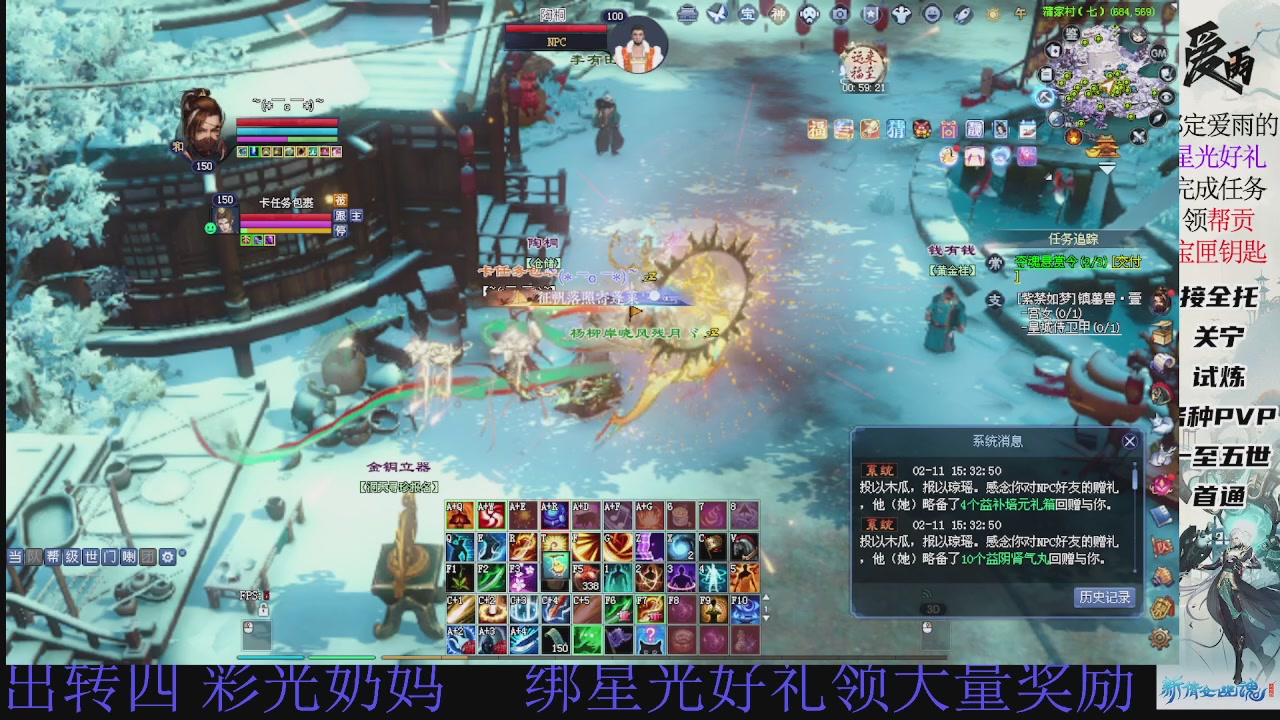Toggle the 支 side quest marker
This screenshot has height=720, width=1280.
994,298
